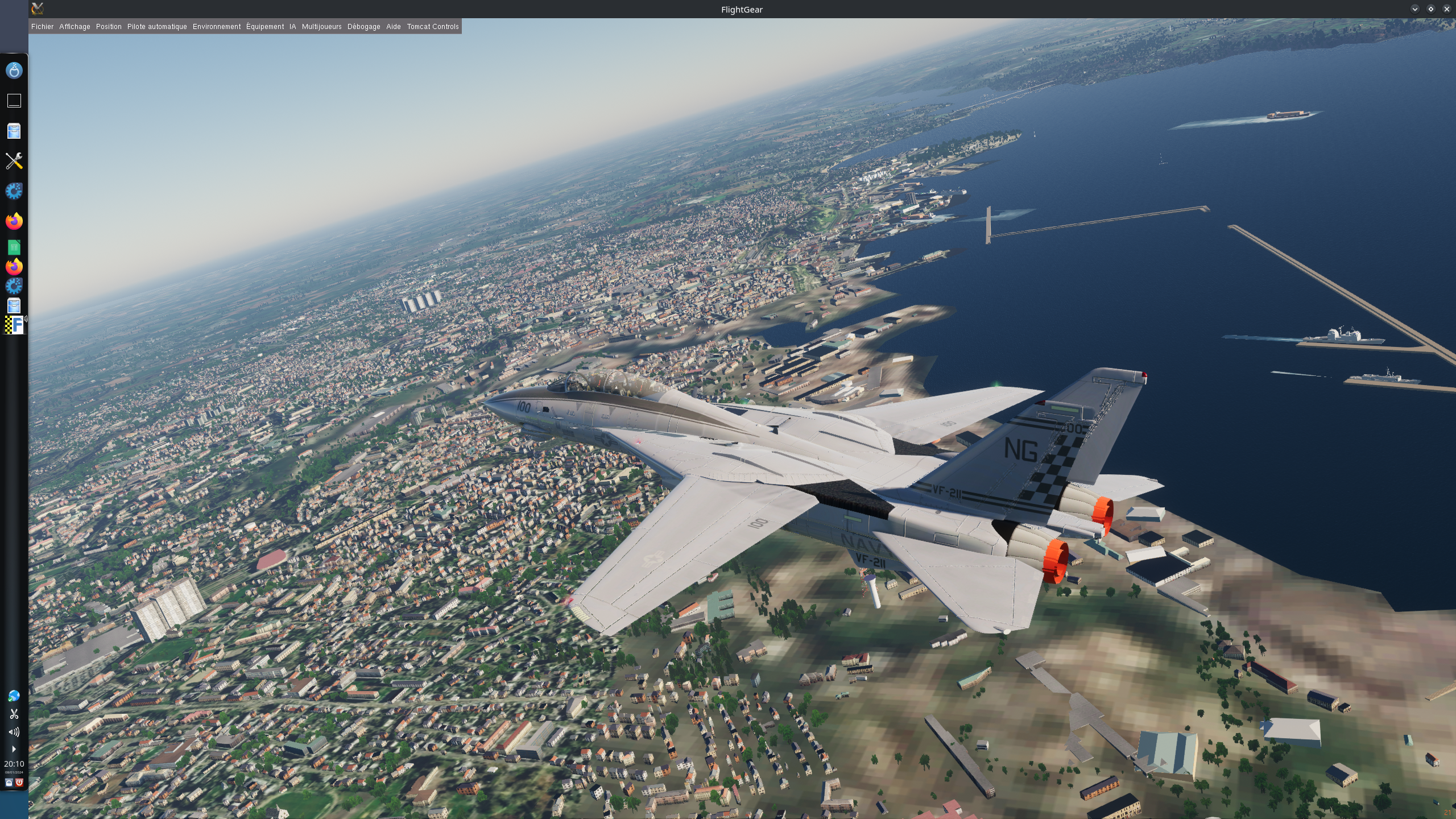The image size is (1456, 819).
Task: Show the Environnement menu
Action: point(217,27)
